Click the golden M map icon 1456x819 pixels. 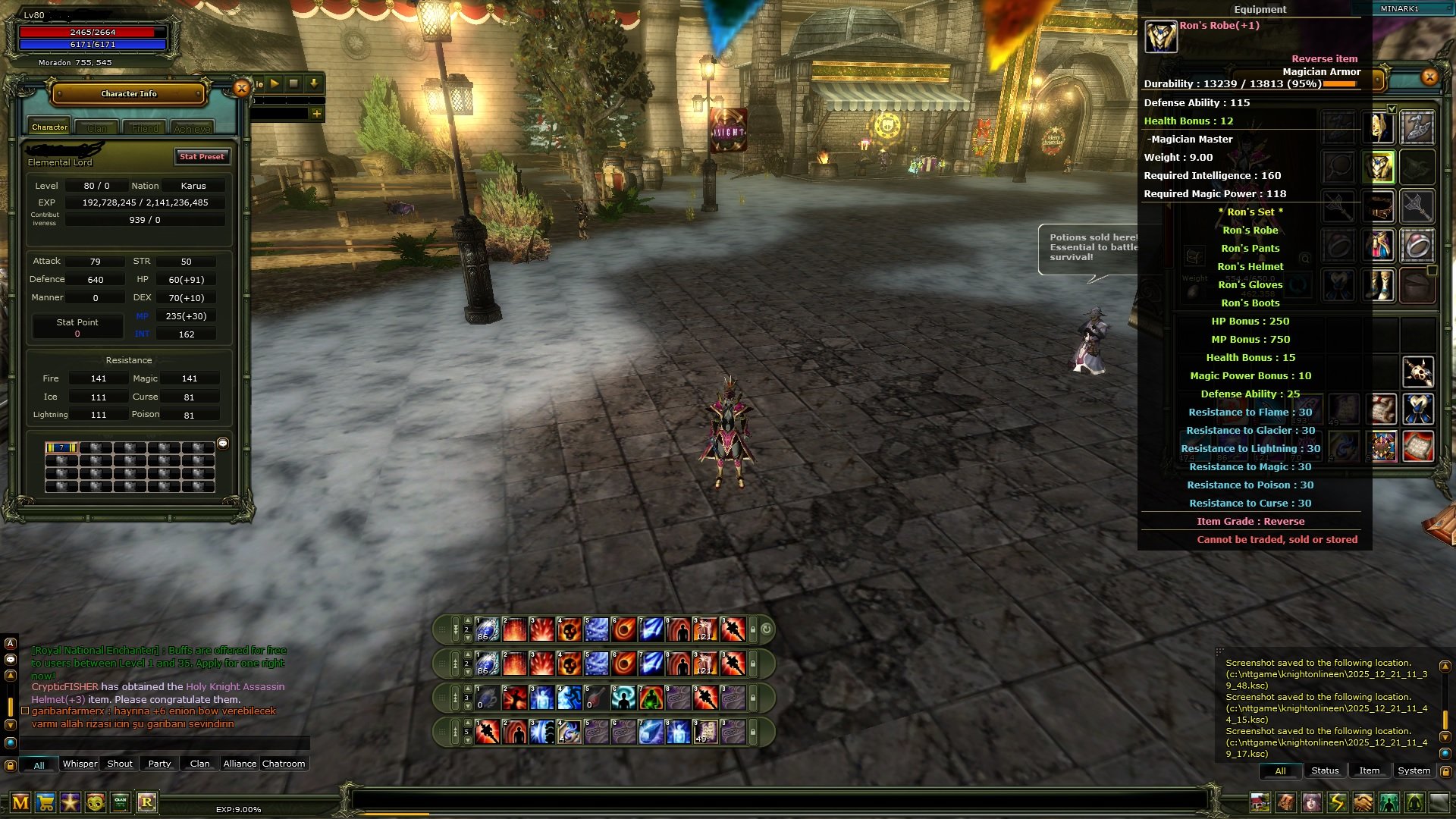[20, 802]
